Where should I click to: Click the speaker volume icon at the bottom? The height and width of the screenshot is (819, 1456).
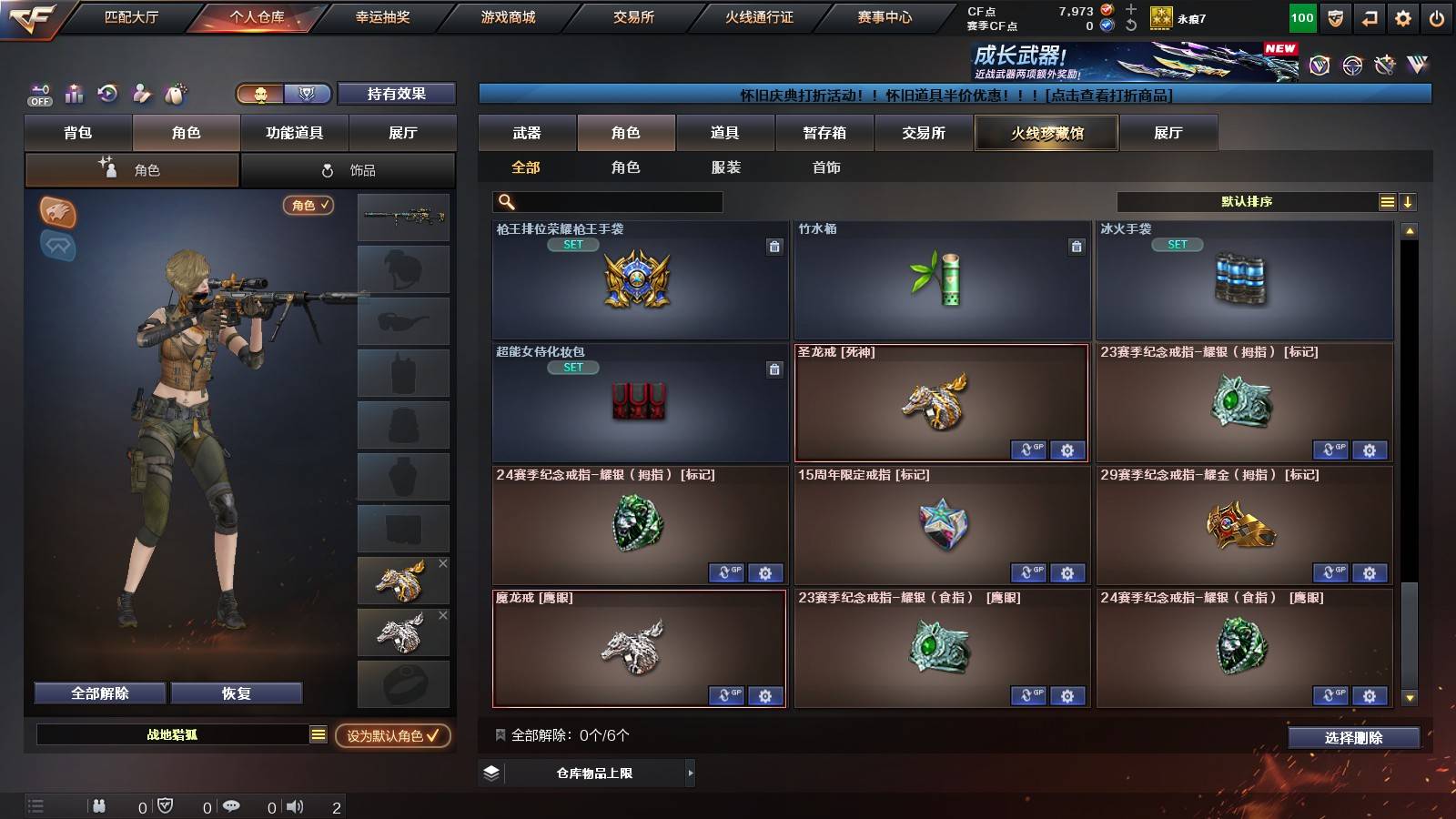(296, 805)
